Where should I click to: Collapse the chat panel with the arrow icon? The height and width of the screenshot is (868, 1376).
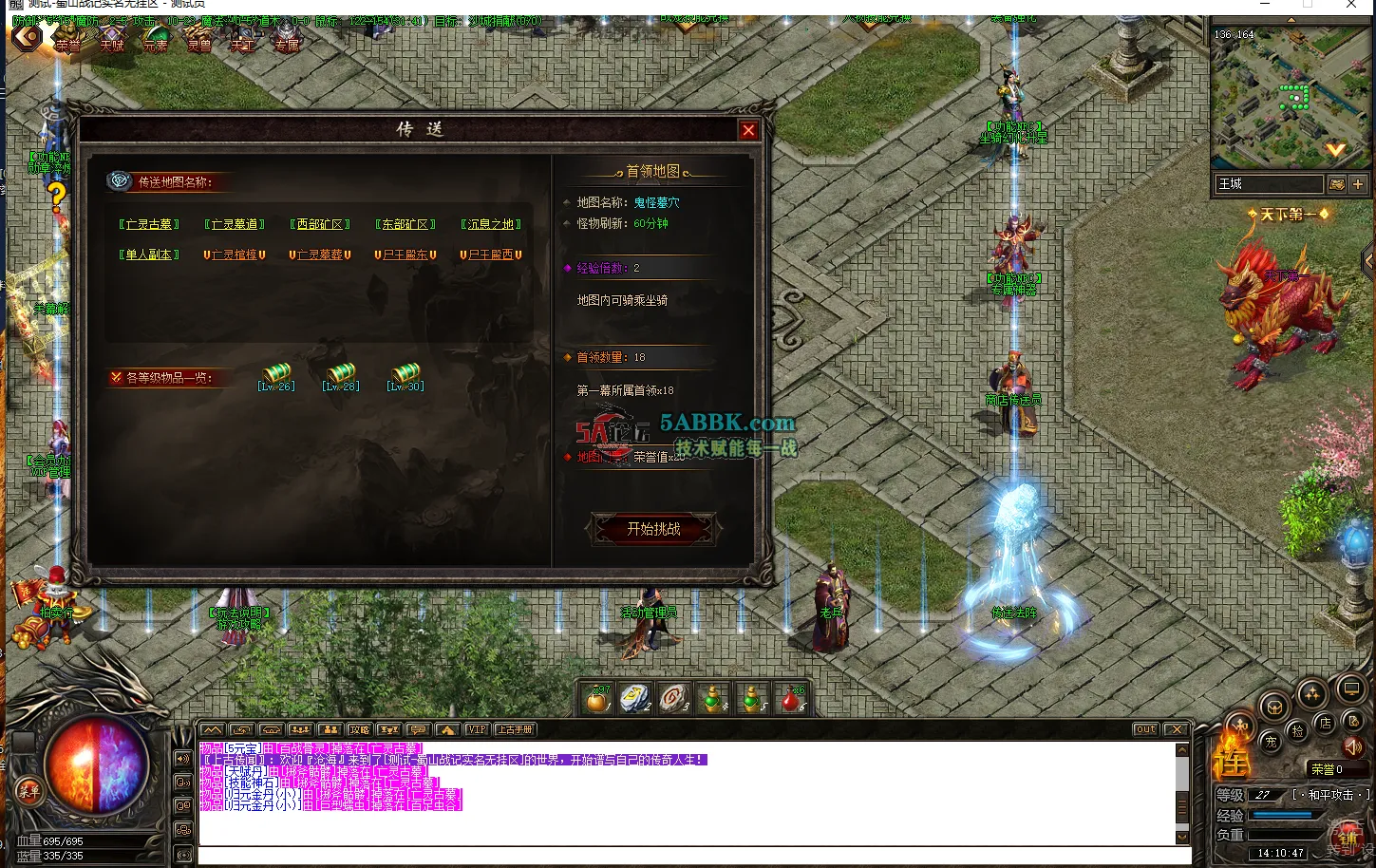pyautogui.click(x=211, y=728)
